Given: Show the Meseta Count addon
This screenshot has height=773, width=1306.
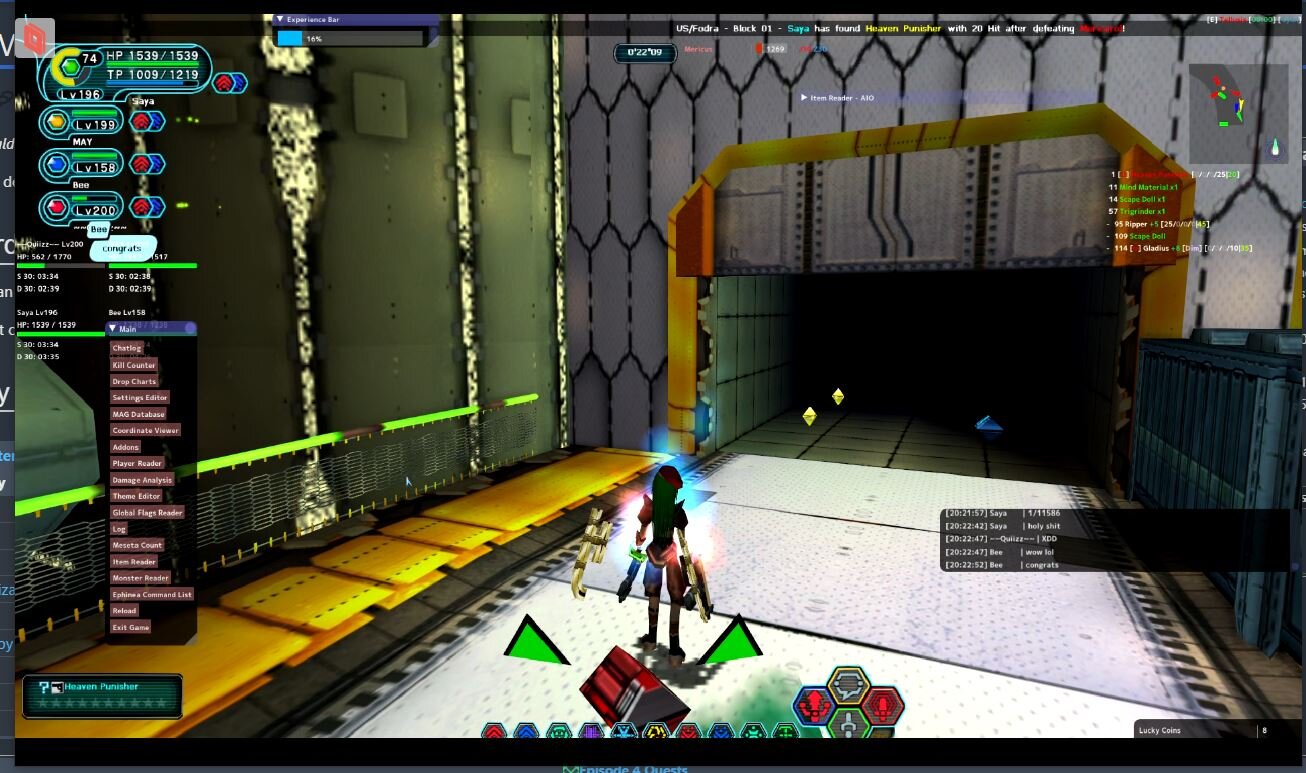Looking at the screenshot, I should 137,545.
